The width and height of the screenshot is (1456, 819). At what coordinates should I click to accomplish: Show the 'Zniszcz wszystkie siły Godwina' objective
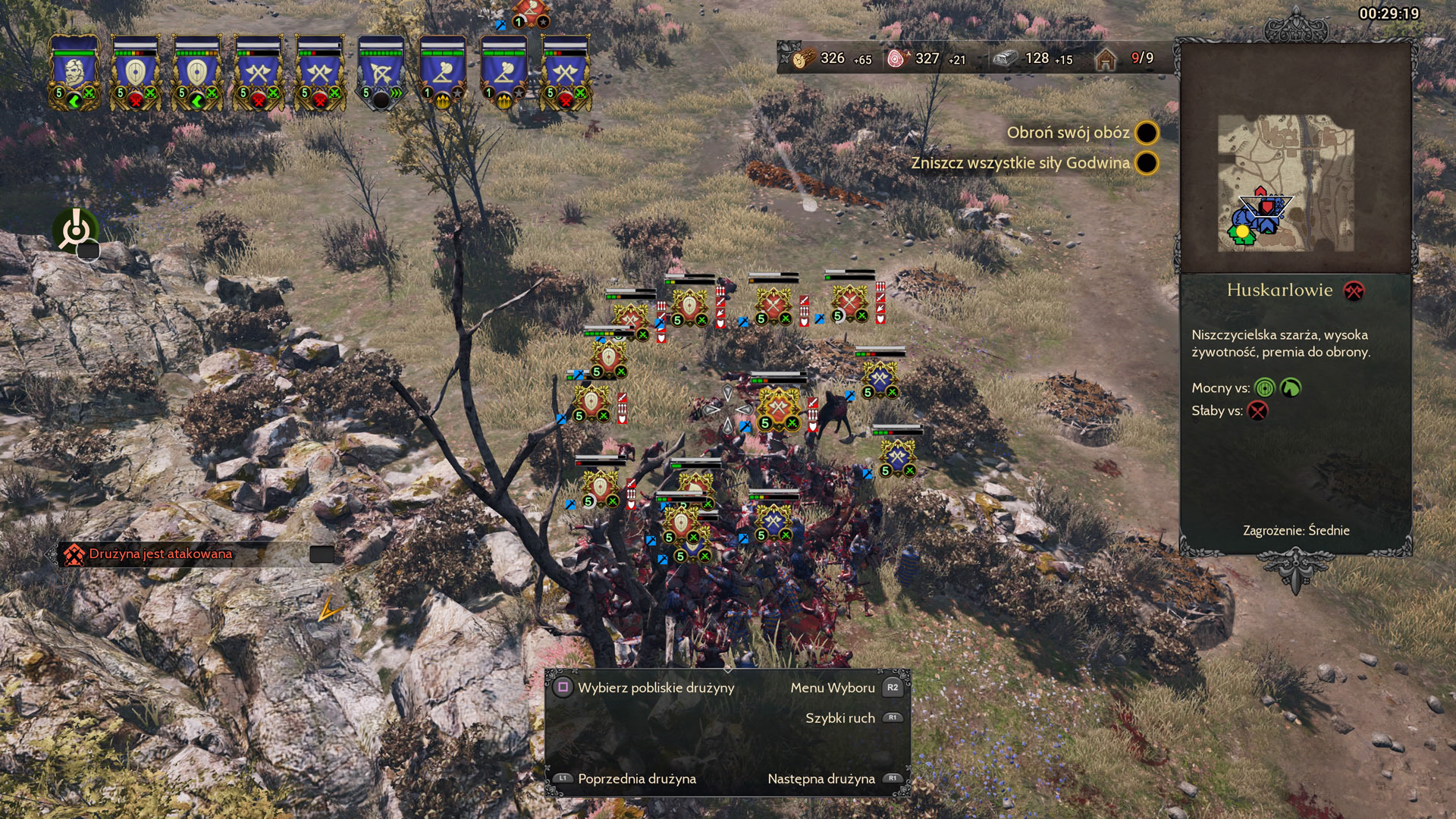(1020, 163)
